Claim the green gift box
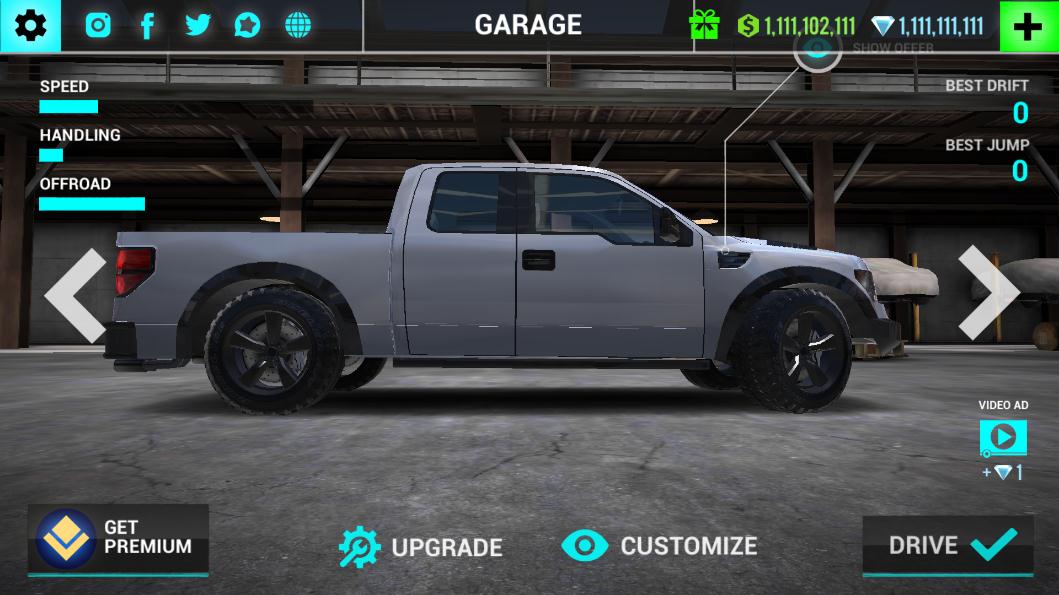The width and height of the screenshot is (1059, 595). 704,26
